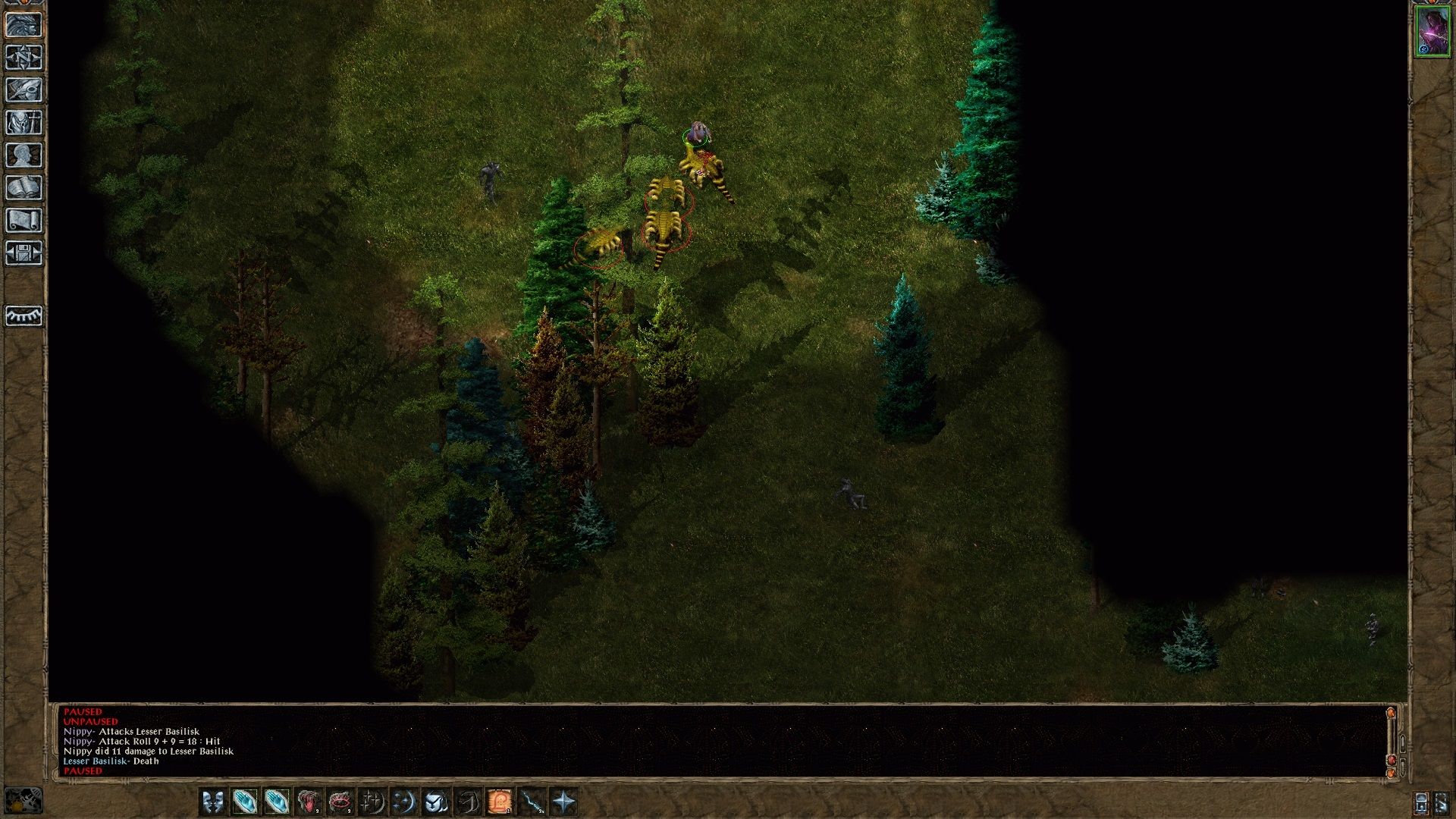
Task: Click the clock icon in the bottom-left corner
Action: tap(24, 802)
